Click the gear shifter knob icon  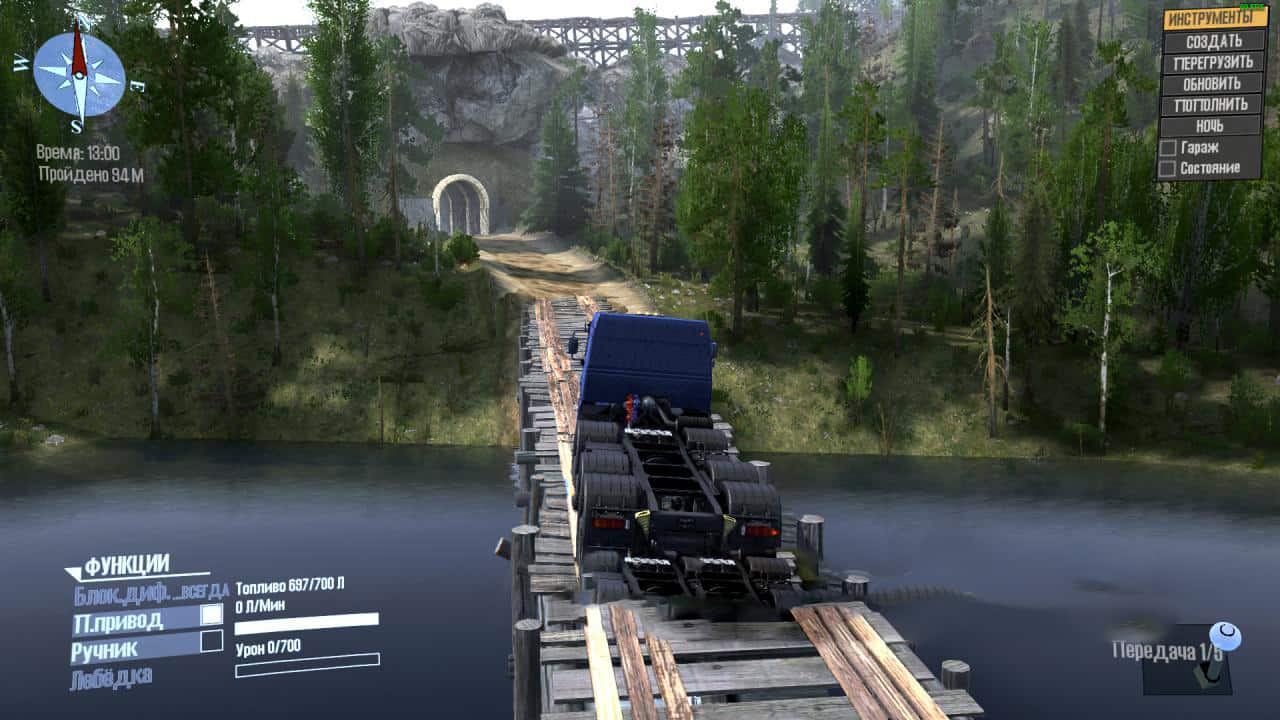click(x=1224, y=636)
